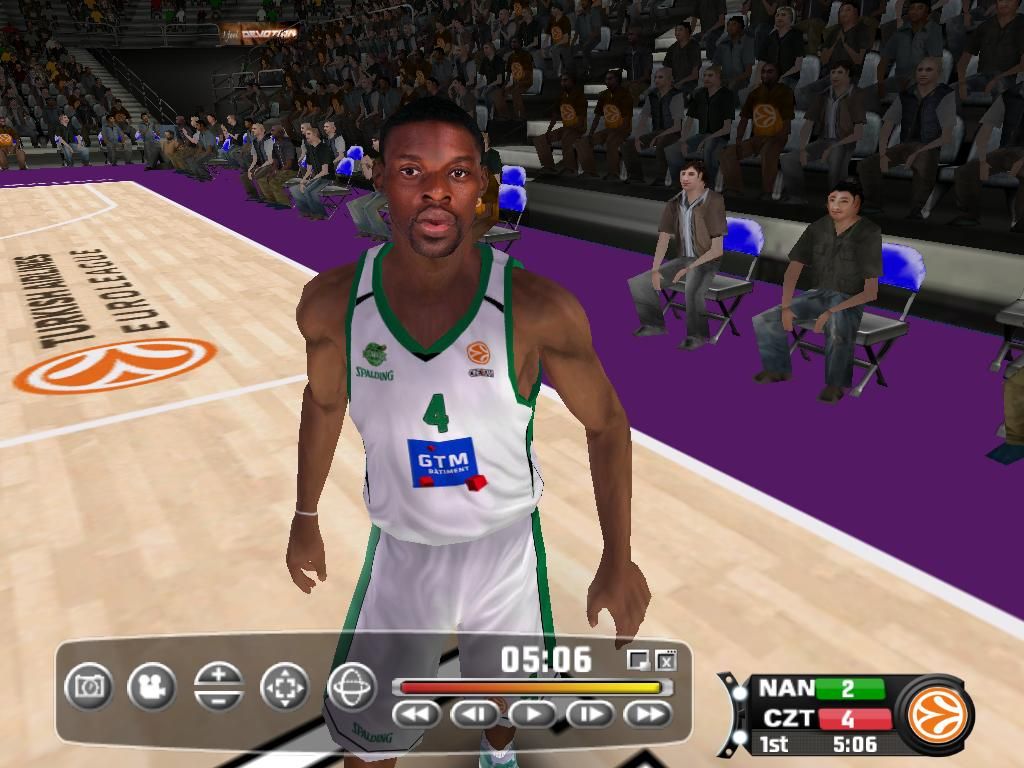Activate the orbit camera rotation control

point(352,687)
